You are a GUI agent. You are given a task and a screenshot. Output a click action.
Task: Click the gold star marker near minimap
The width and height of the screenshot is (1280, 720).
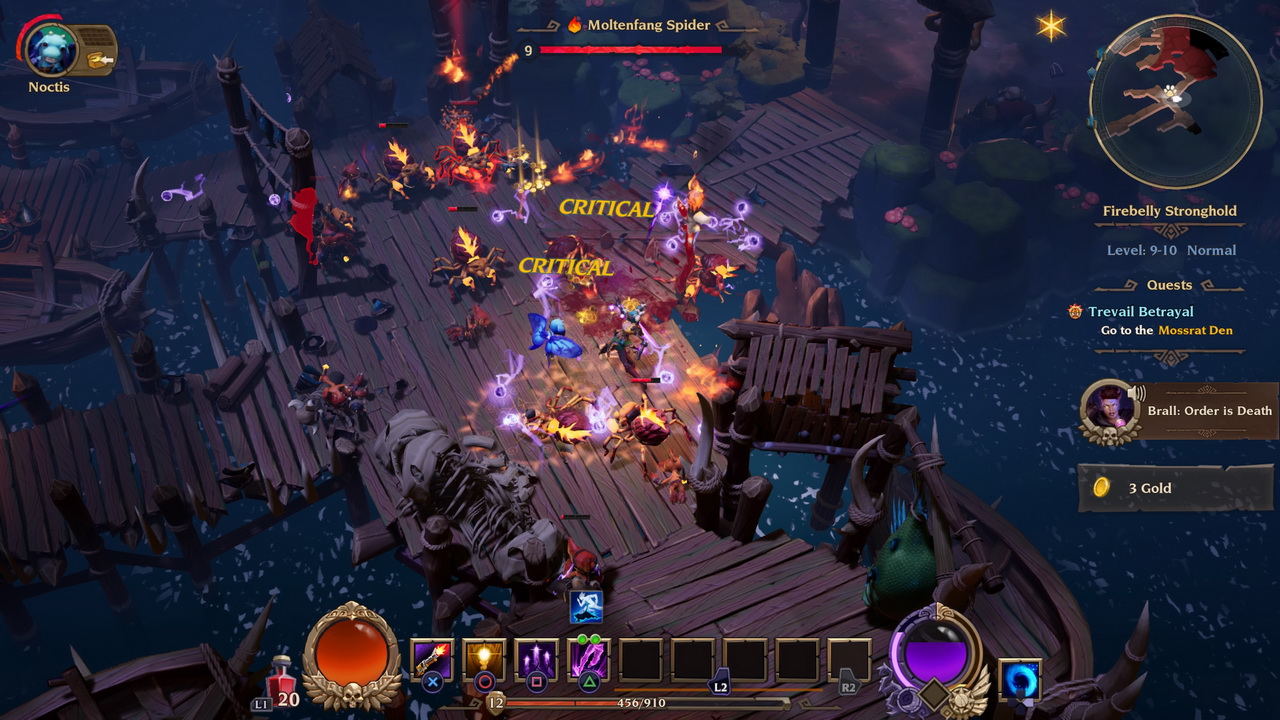tap(1051, 26)
